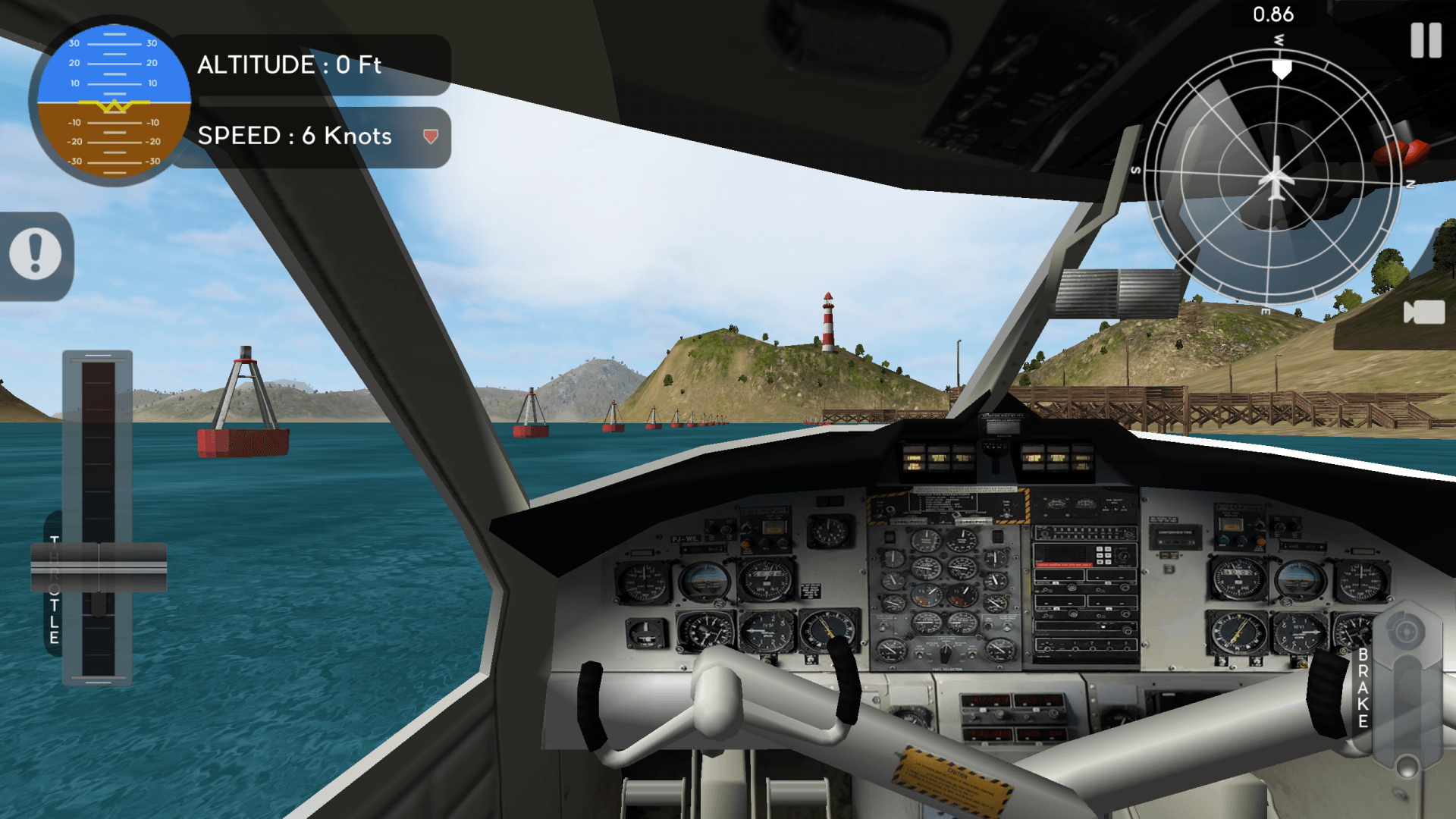
Task: Click the artificial horizon attitude indicator
Action: [x=114, y=102]
